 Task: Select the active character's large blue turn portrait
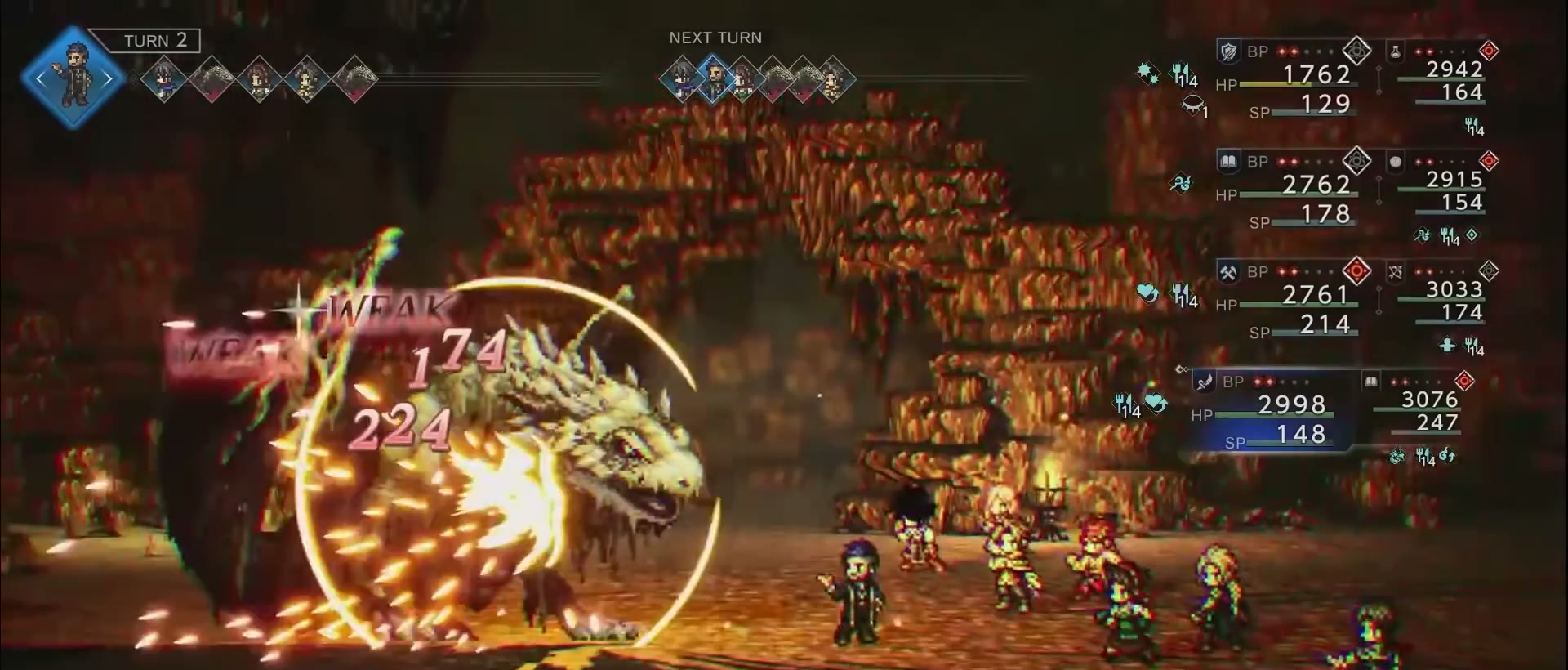(x=73, y=78)
